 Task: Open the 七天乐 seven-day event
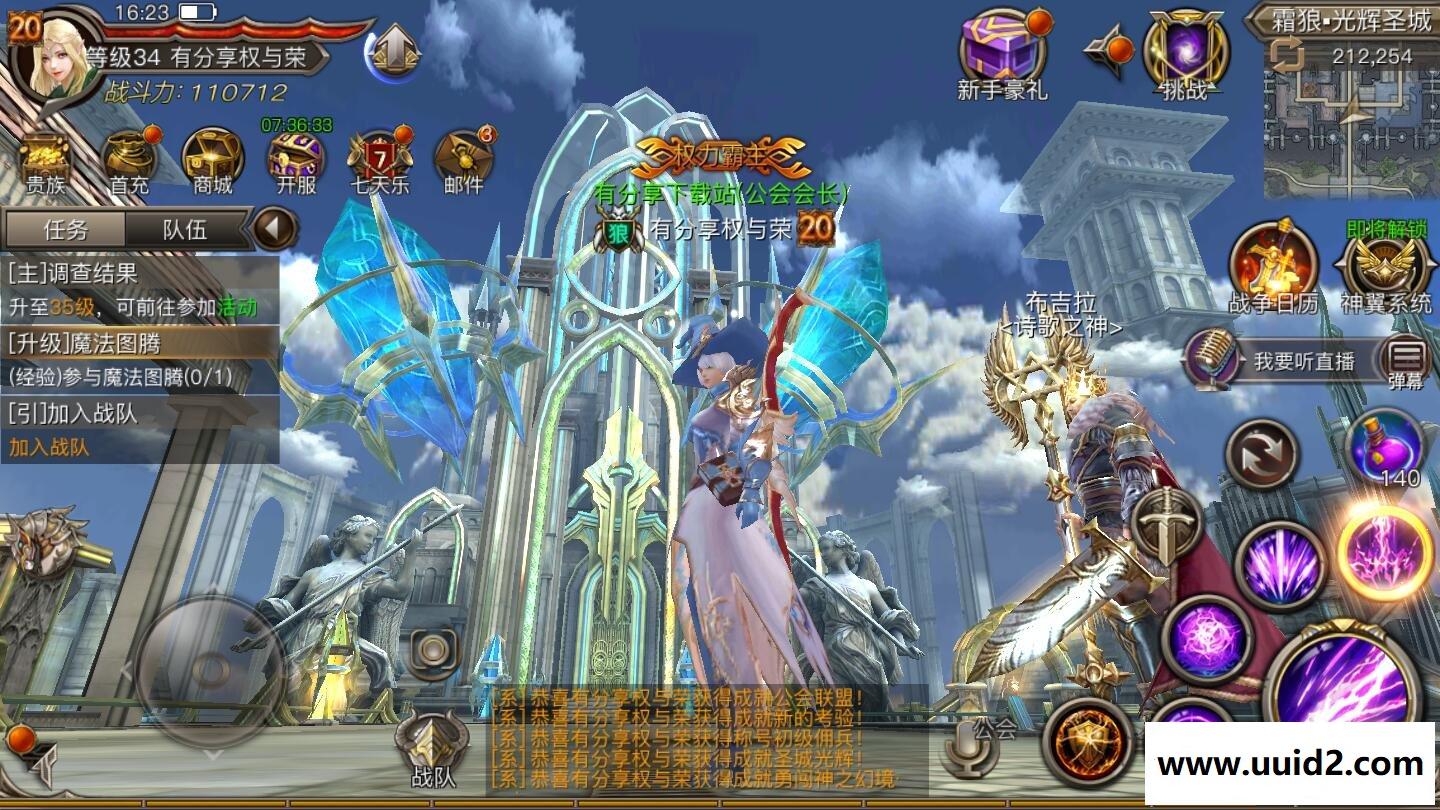(x=379, y=162)
